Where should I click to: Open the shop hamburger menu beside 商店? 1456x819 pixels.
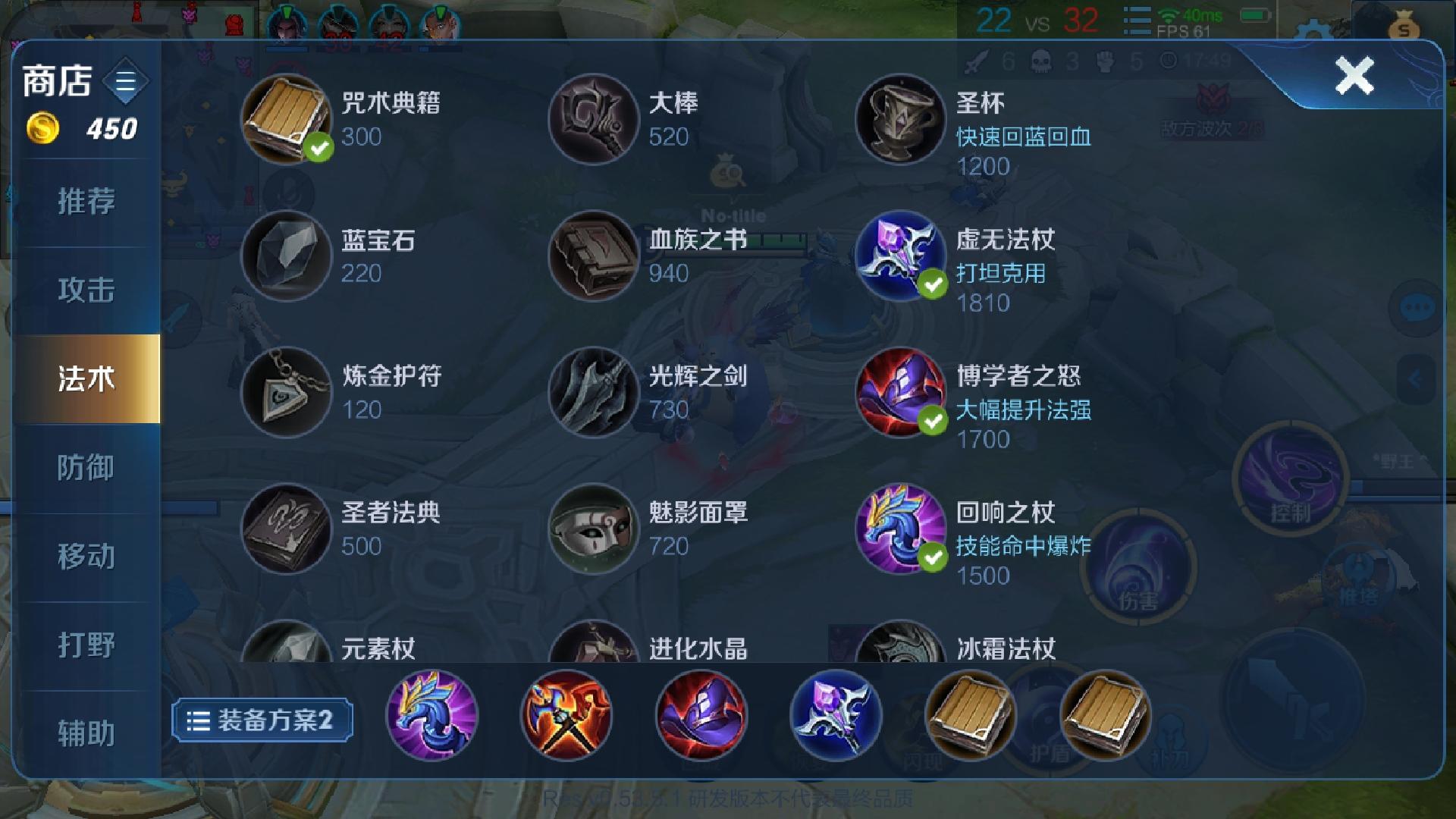[124, 81]
